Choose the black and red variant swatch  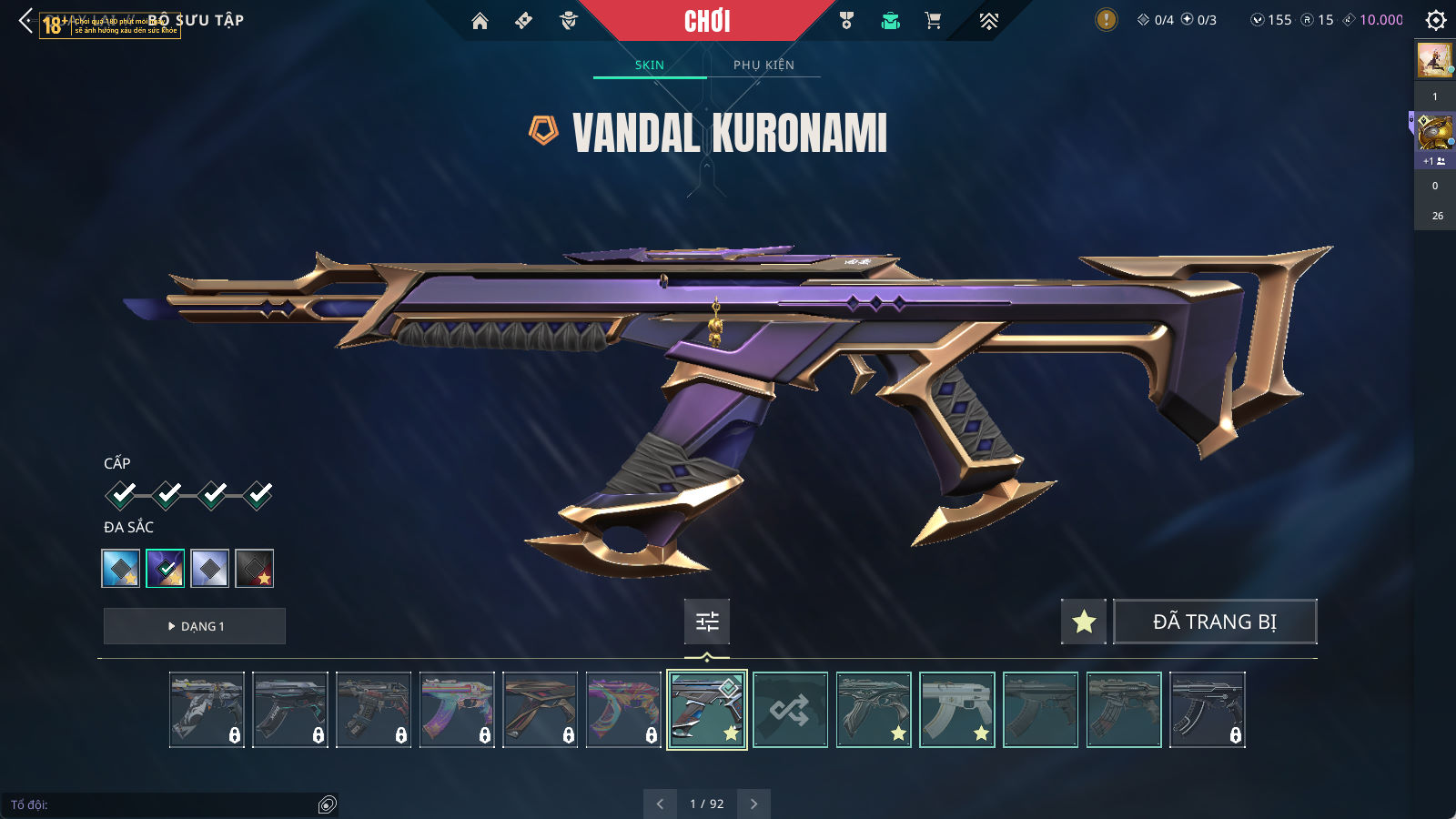pos(255,569)
